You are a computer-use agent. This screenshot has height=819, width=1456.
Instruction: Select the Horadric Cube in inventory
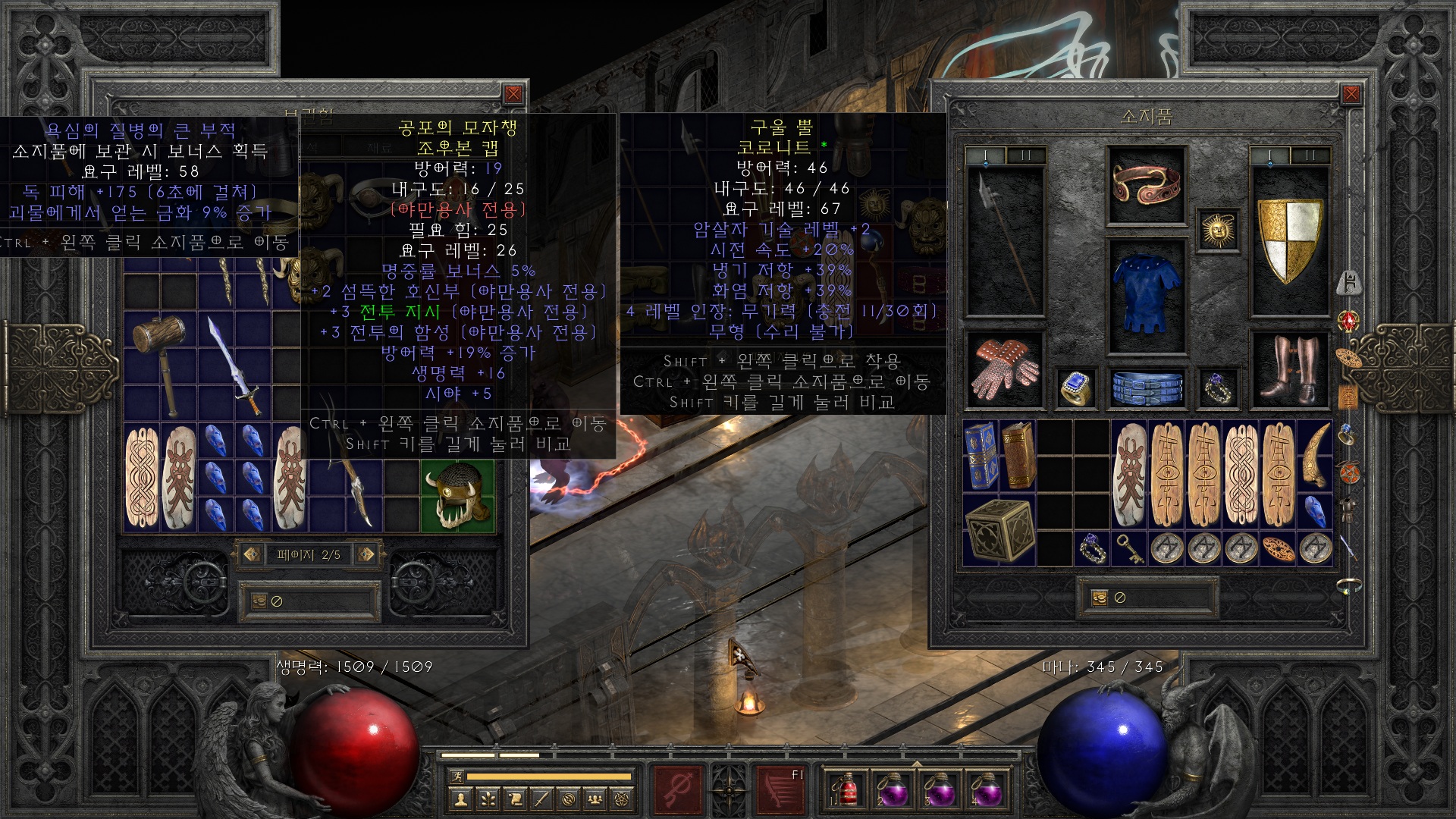click(999, 530)
